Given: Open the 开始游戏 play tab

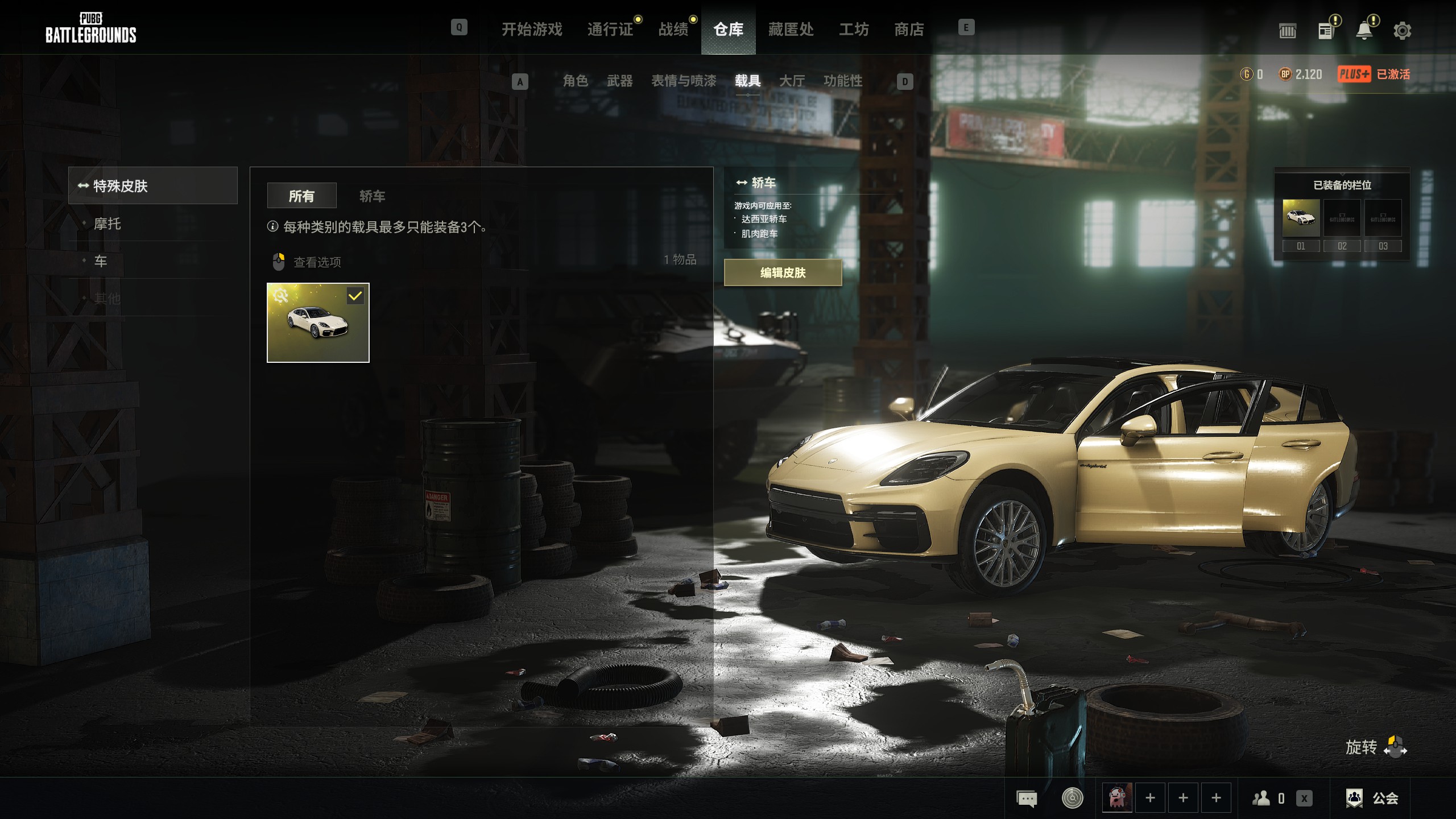Looking at the screenshot, I should (x=532, y=29).
